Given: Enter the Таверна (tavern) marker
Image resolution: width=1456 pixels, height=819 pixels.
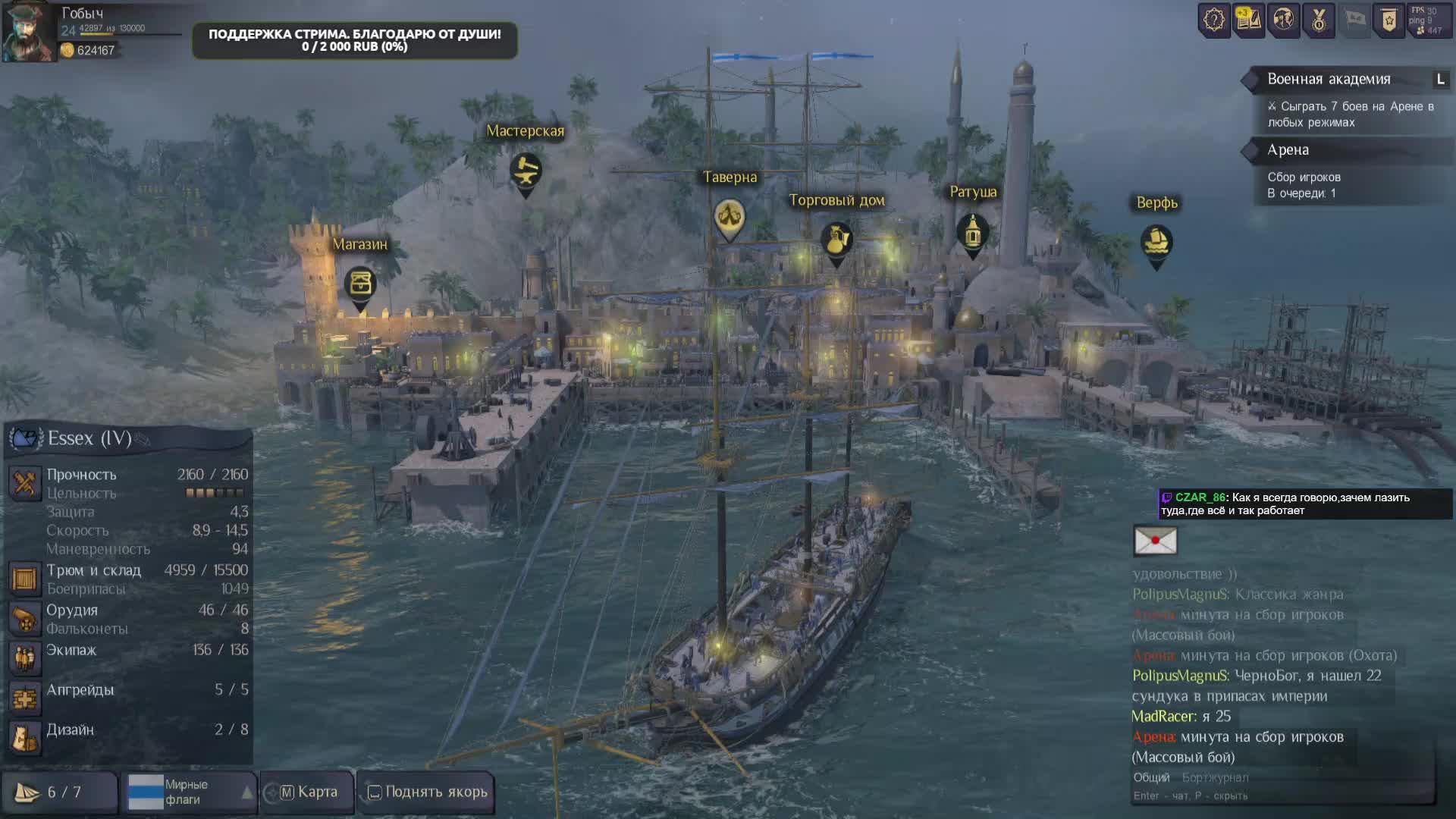Looking at the screenshot, I should [729, 217].
